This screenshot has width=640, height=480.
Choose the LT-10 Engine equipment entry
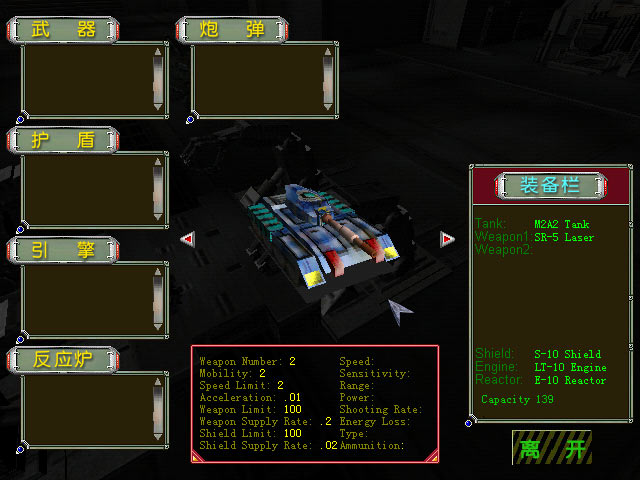[x=570, y=367]
